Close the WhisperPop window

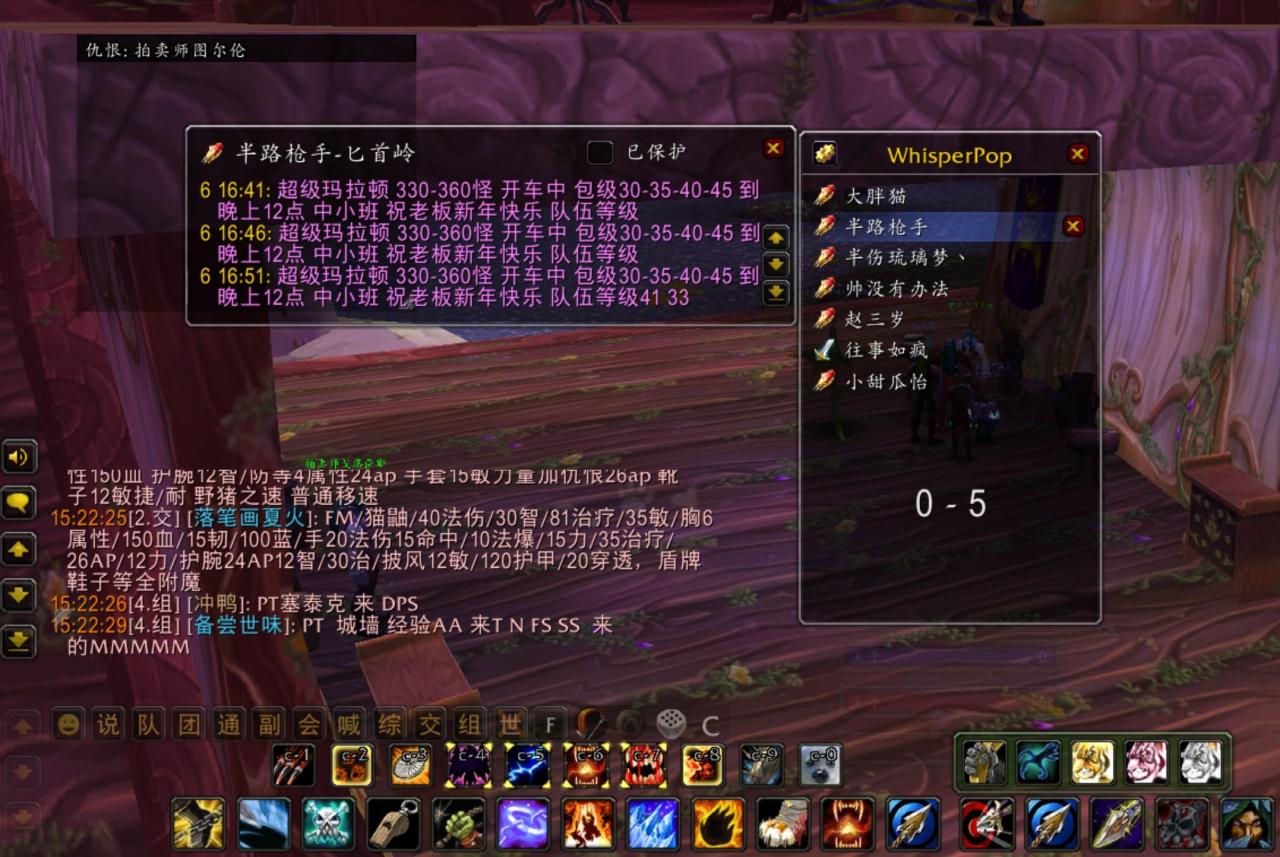1077,154
